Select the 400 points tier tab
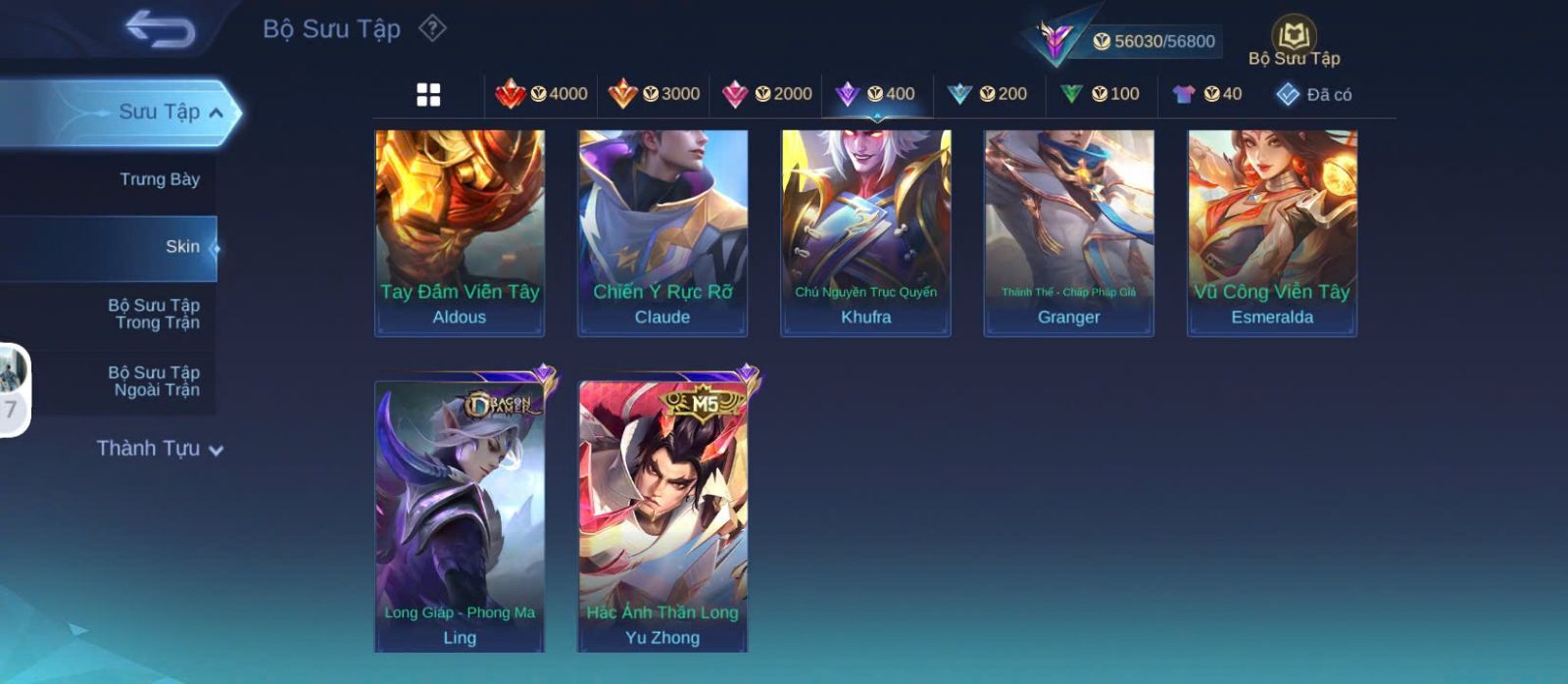Image resolution: width=1568 pixels, height=684 pixels. pyautogui.click(x=876, y=94)
